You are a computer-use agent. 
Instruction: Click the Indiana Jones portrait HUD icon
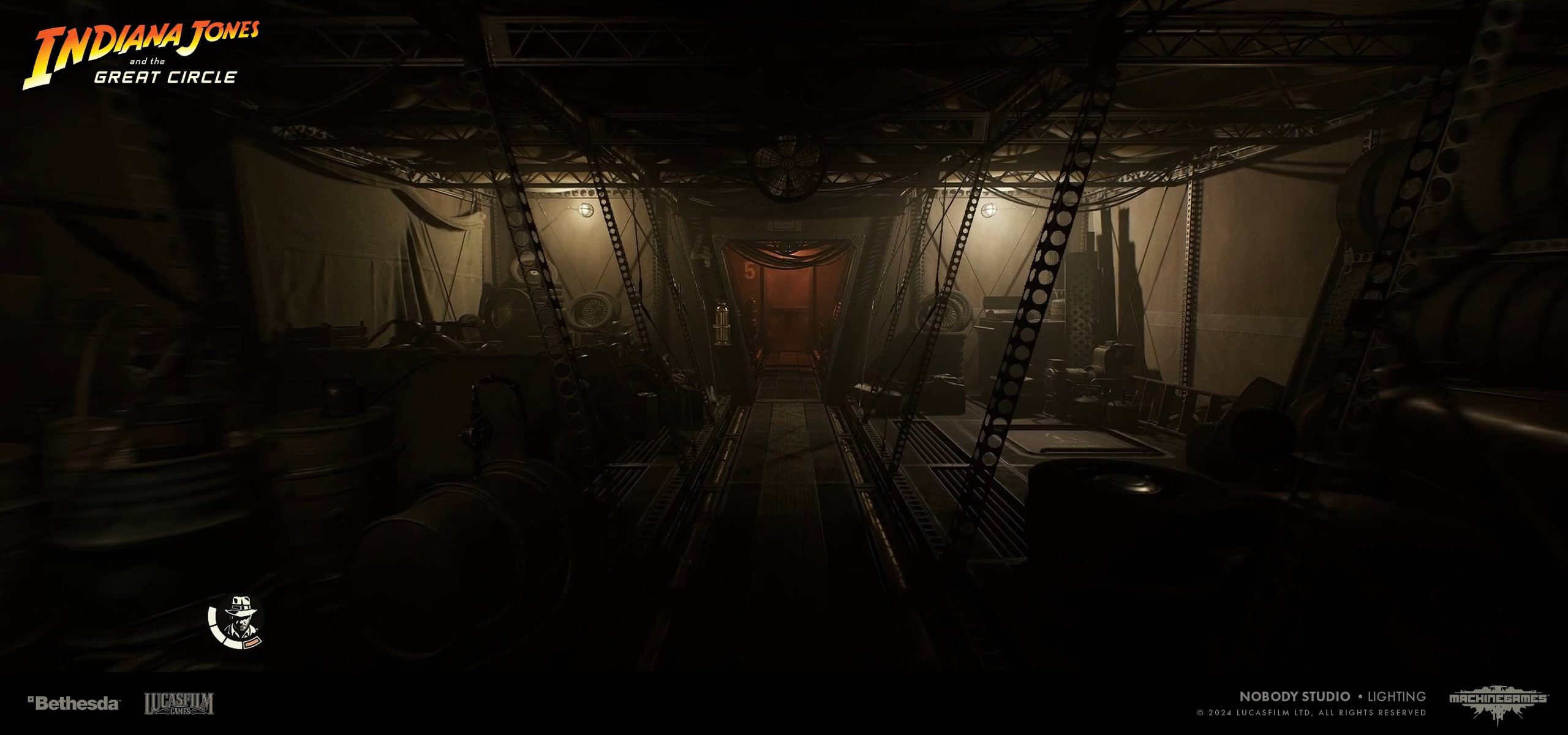click(x=237, y=622)
